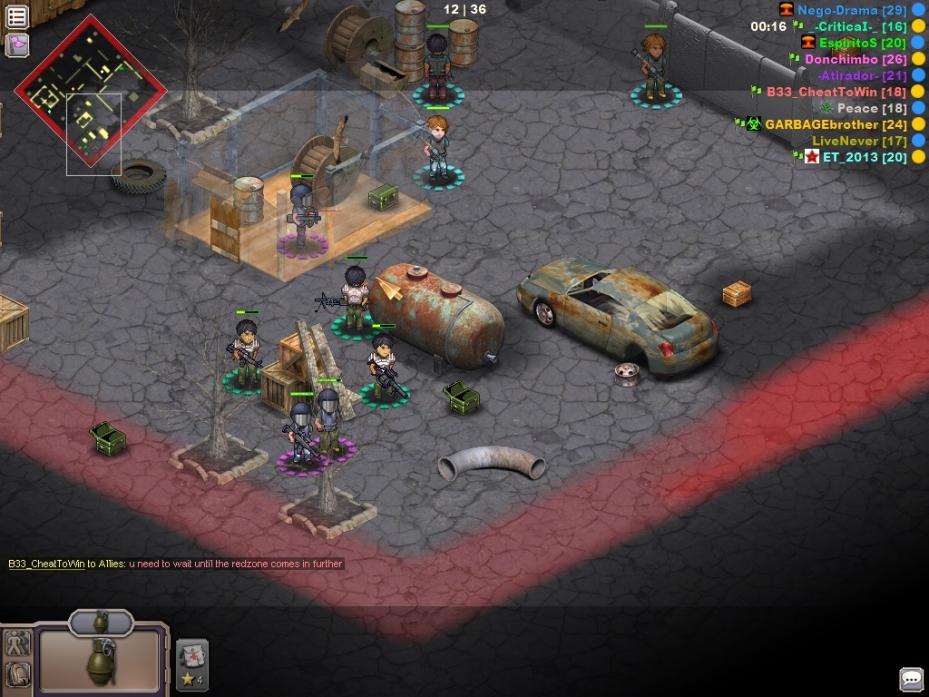The image size is (929, 697).
Task: Switch weapons via the small grenade tab
Action: click(x=100, y=622)
